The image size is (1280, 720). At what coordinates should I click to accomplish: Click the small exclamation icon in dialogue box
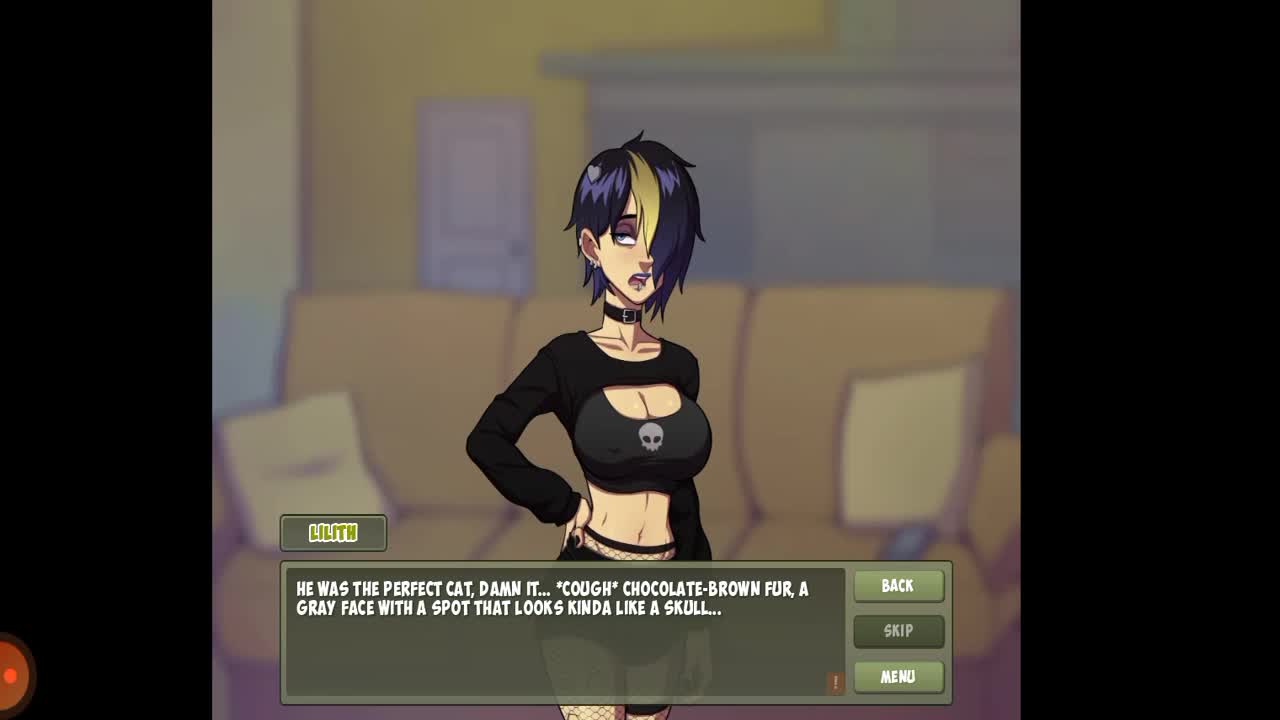[x=835, y=682]
